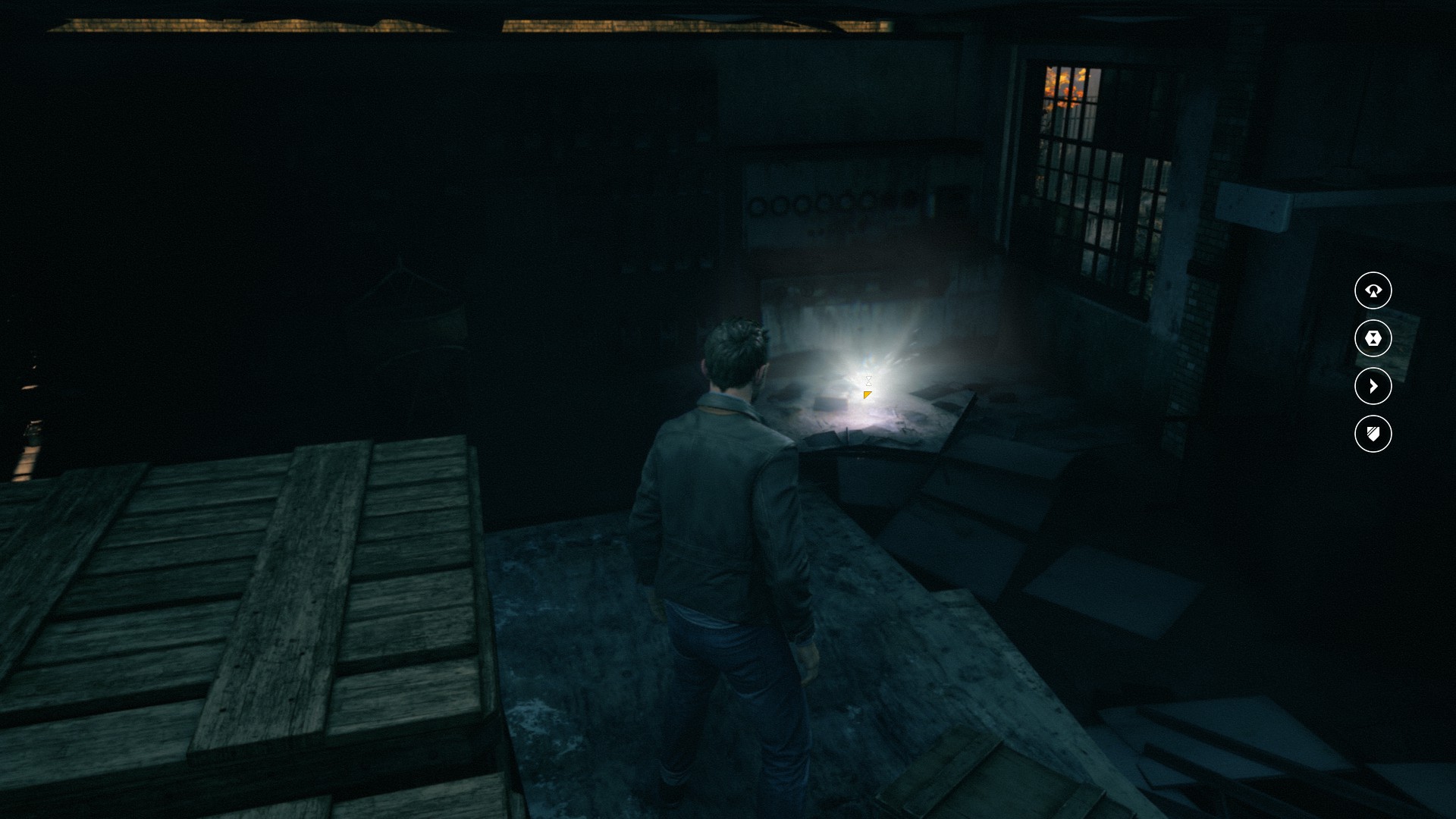Use the Time Shield ability icon

tap(1373, 434)
